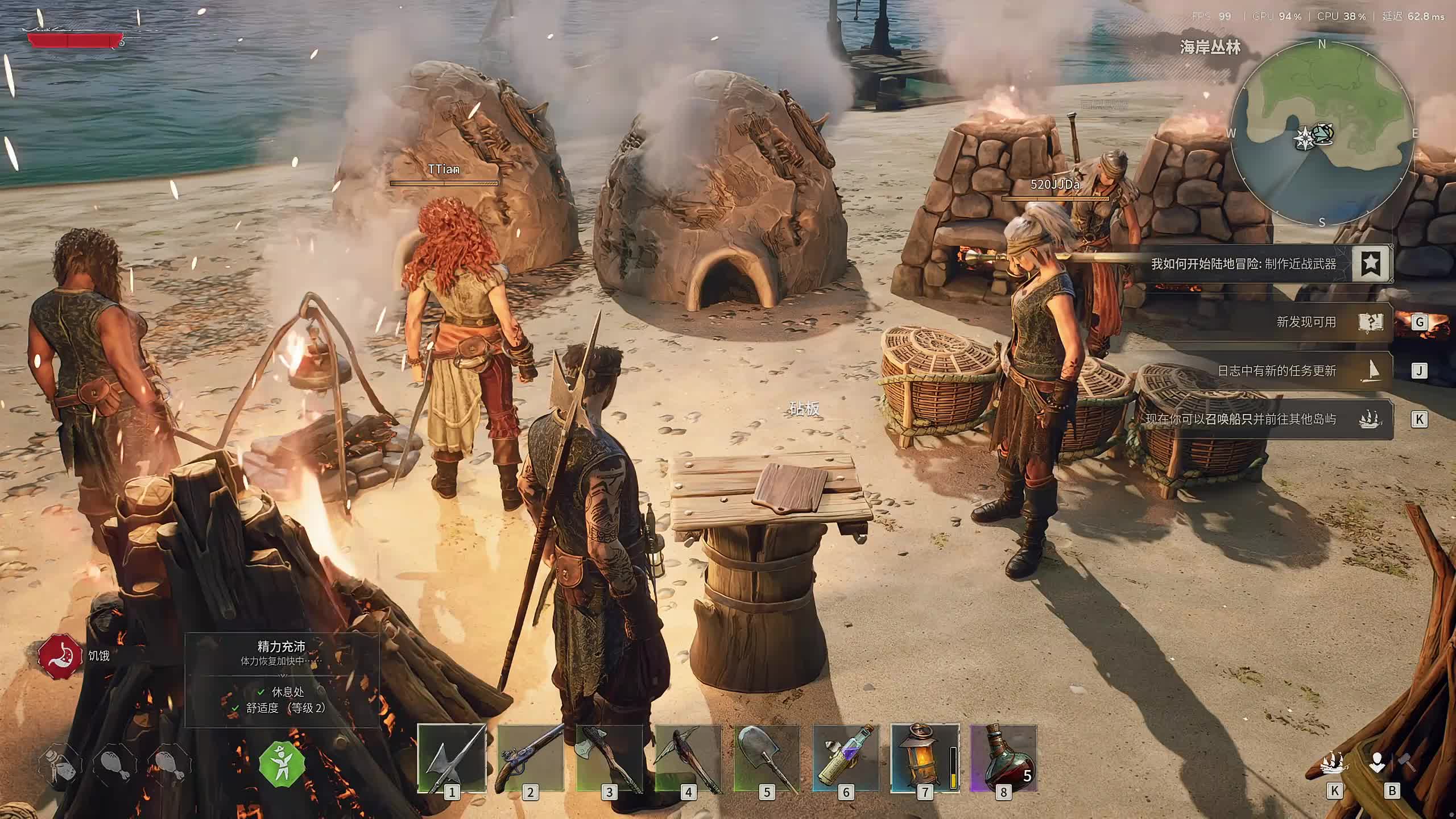Pick the shovel from the hotbar
The height and width of the screenshot is (819, 1456).
[x=767, y=758]
